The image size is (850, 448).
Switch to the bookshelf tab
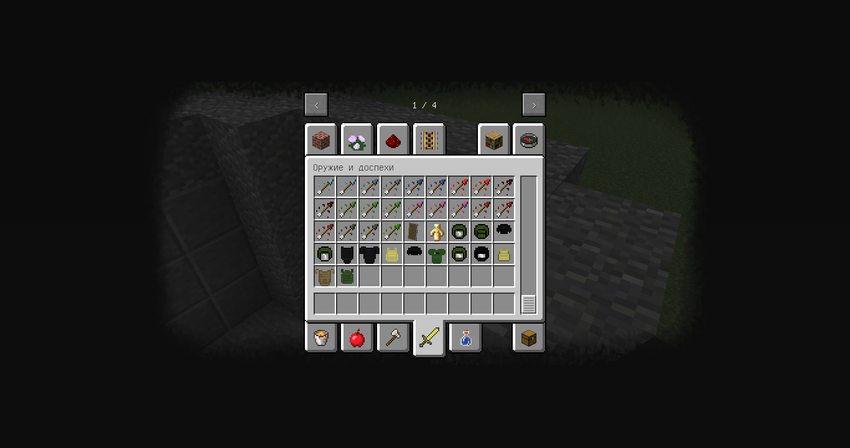pyautogui.click(x=493, y=140)
